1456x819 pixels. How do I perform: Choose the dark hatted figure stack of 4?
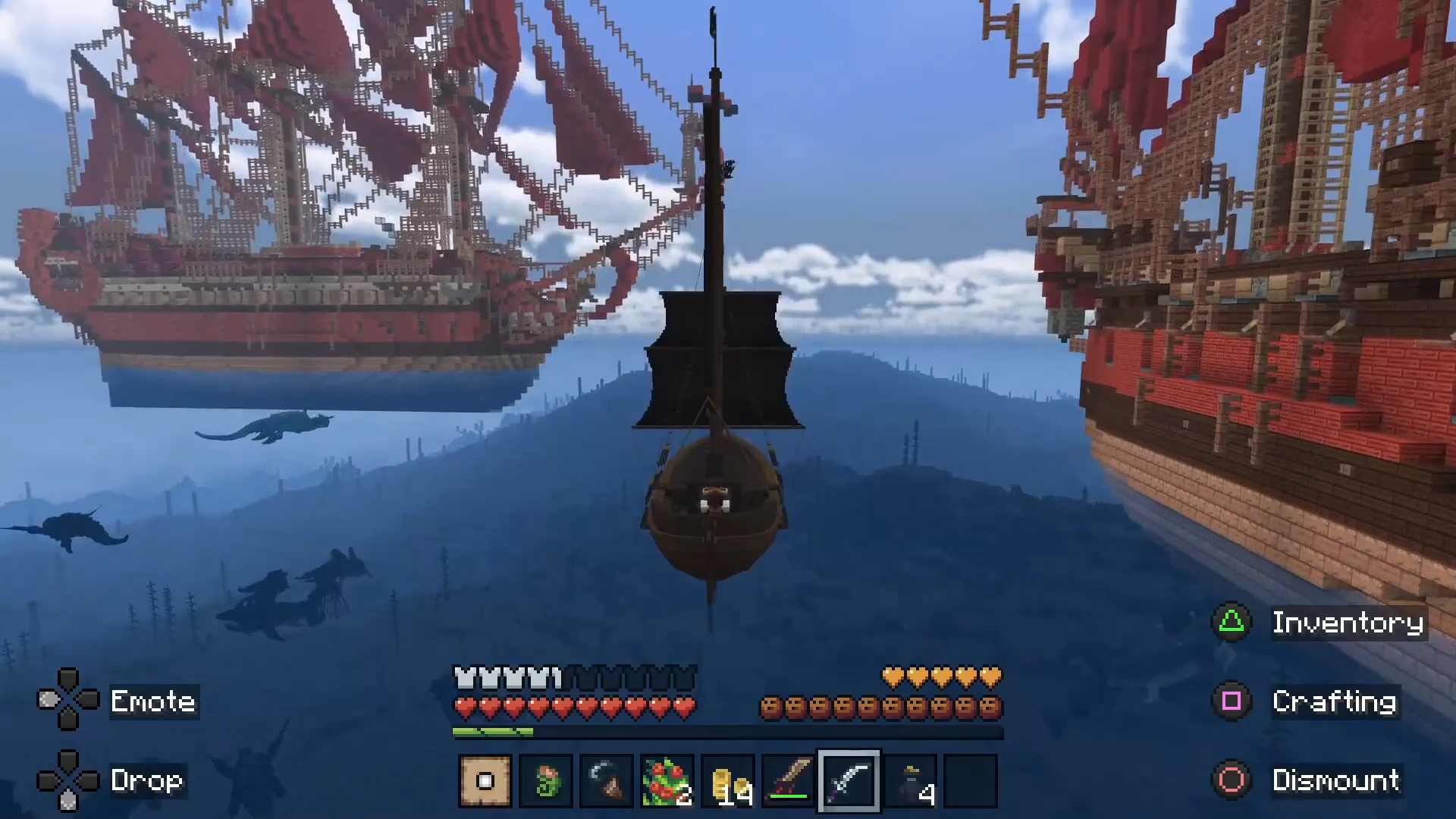click(910, 780)
